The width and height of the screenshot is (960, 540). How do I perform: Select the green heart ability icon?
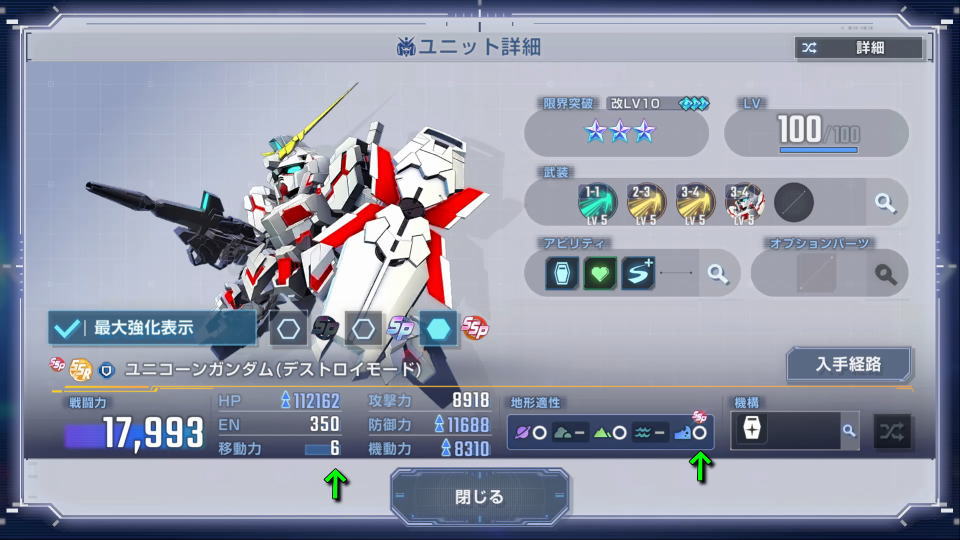[601, 273]
